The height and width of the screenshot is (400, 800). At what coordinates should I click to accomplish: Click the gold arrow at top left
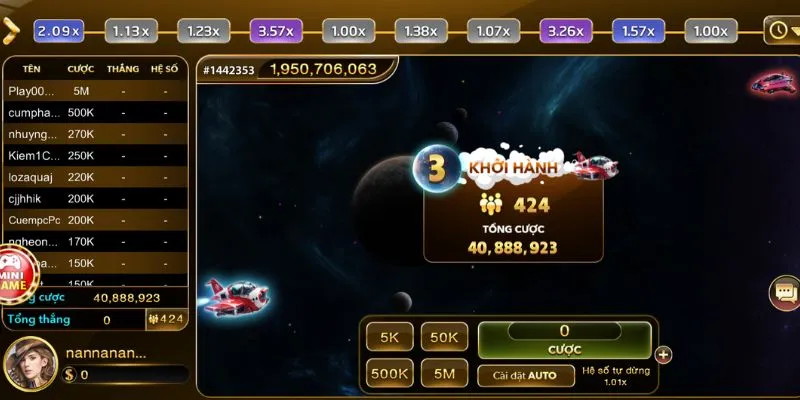click(13, 31)
